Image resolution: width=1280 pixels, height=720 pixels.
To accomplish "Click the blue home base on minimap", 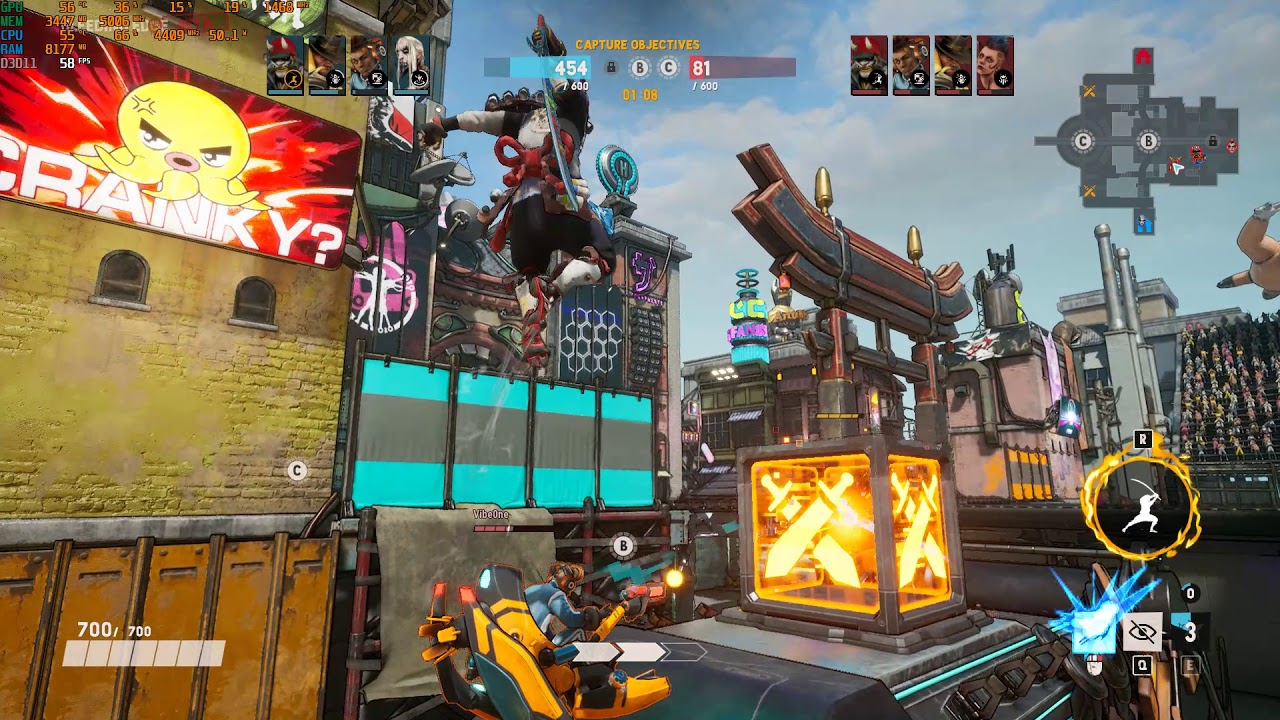I will click(1143, 224).
